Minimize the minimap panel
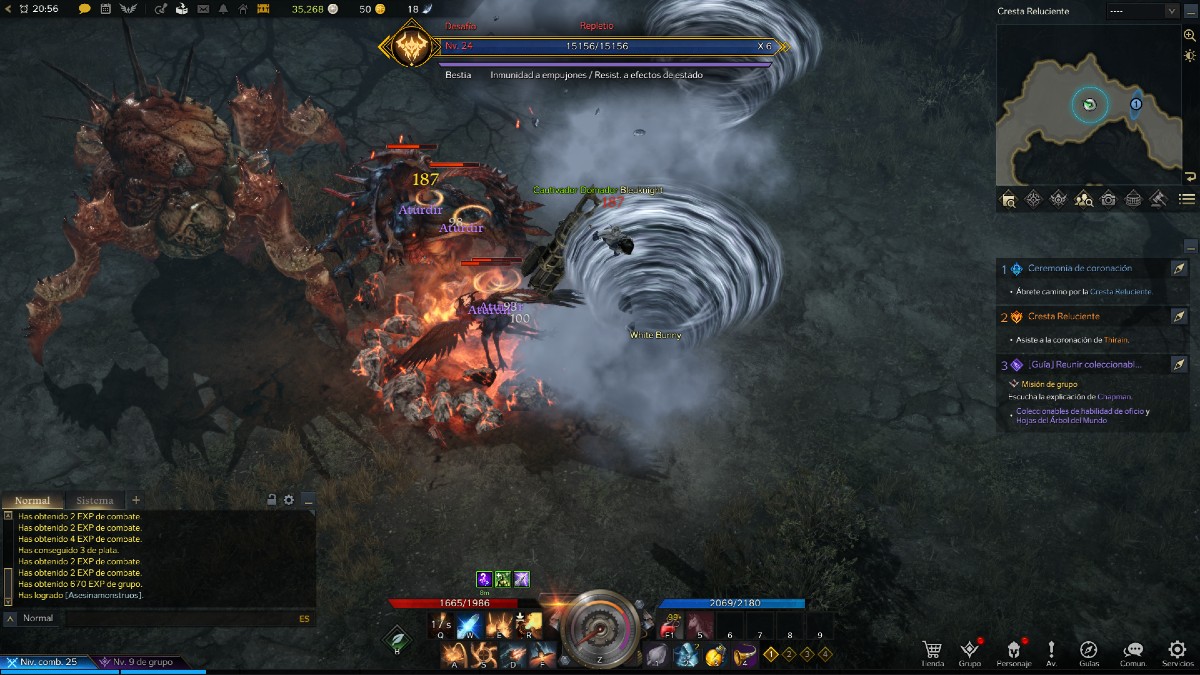The height and width of the screenshot is (675, 1200). click(x=1190, y=11)
